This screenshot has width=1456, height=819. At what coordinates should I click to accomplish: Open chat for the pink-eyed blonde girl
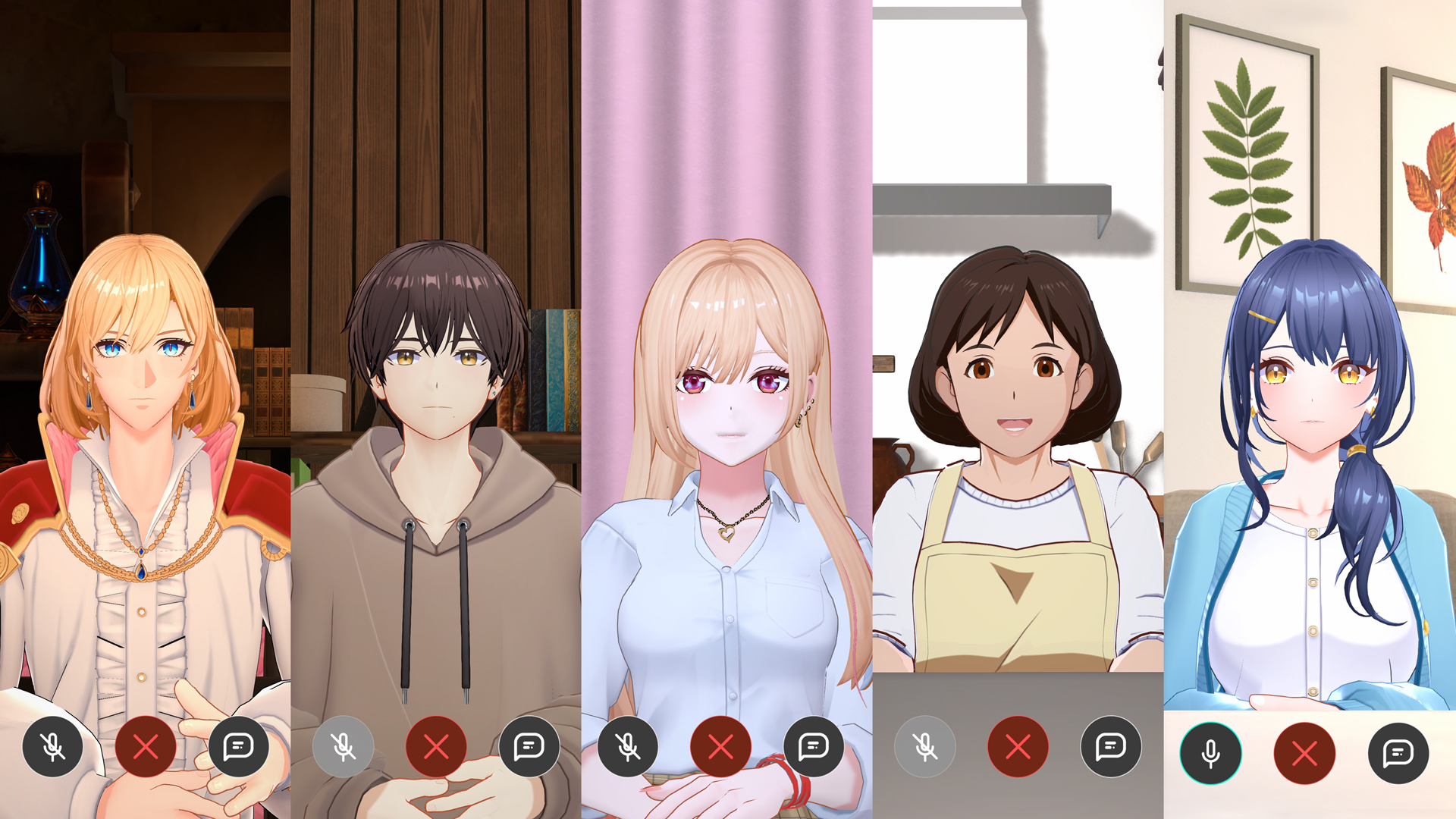(x=814, y=747)
